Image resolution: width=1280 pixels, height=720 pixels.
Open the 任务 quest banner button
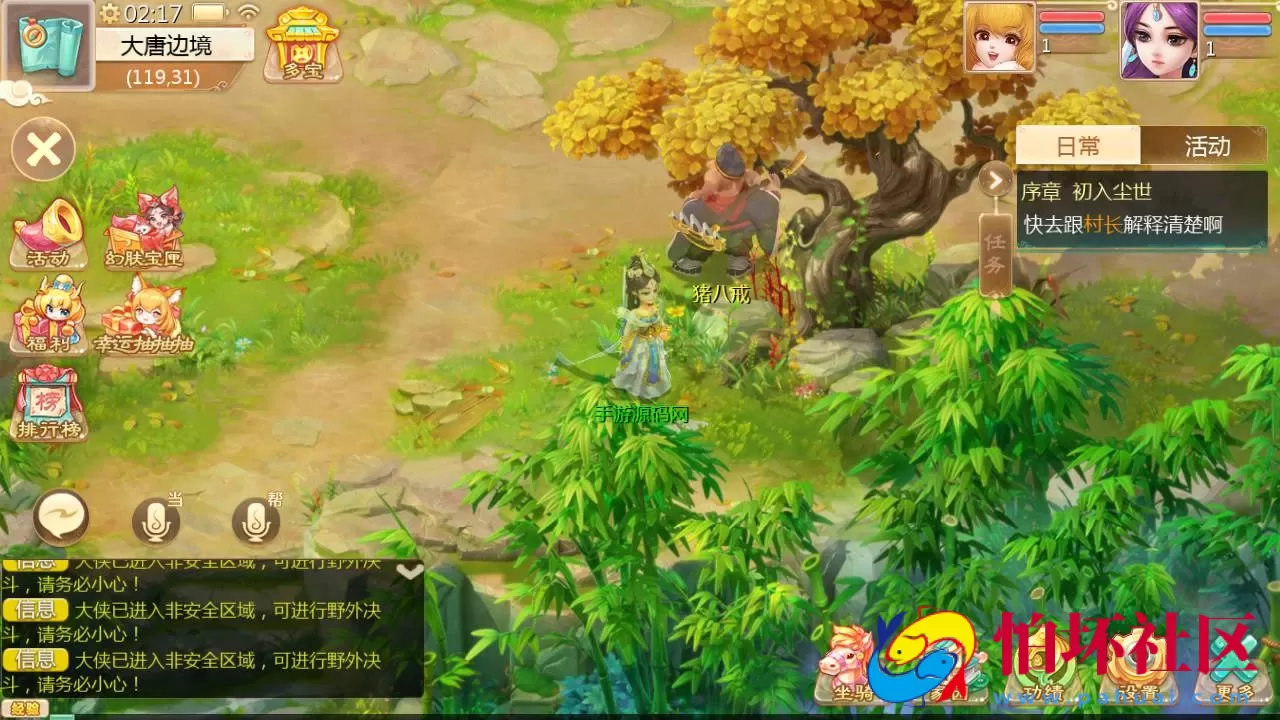992,252
